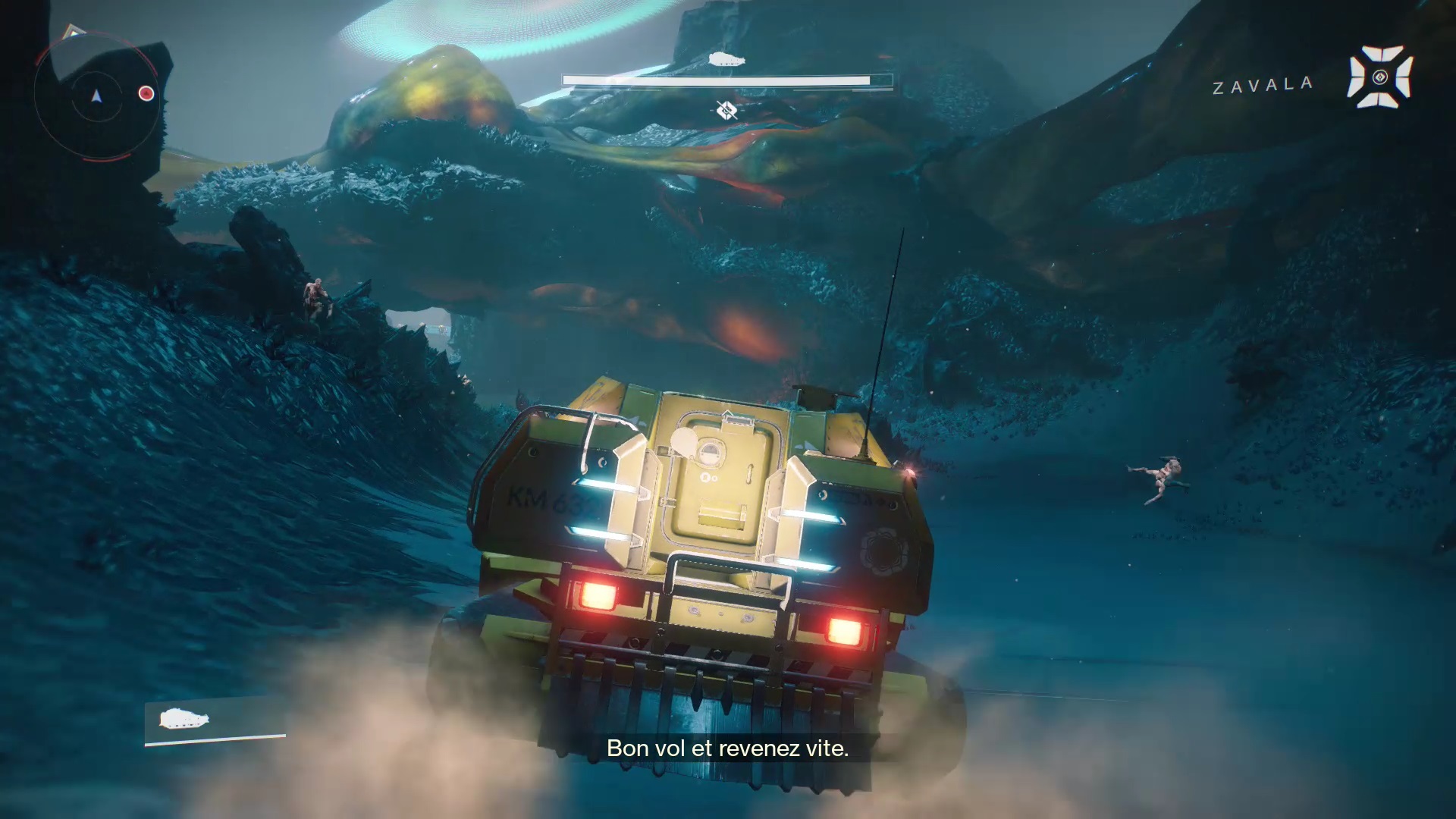The height and width of the screenshot is (819, 1456).
Task: Click the objective waypoint marker icon
Action: (x=726, y=111)
